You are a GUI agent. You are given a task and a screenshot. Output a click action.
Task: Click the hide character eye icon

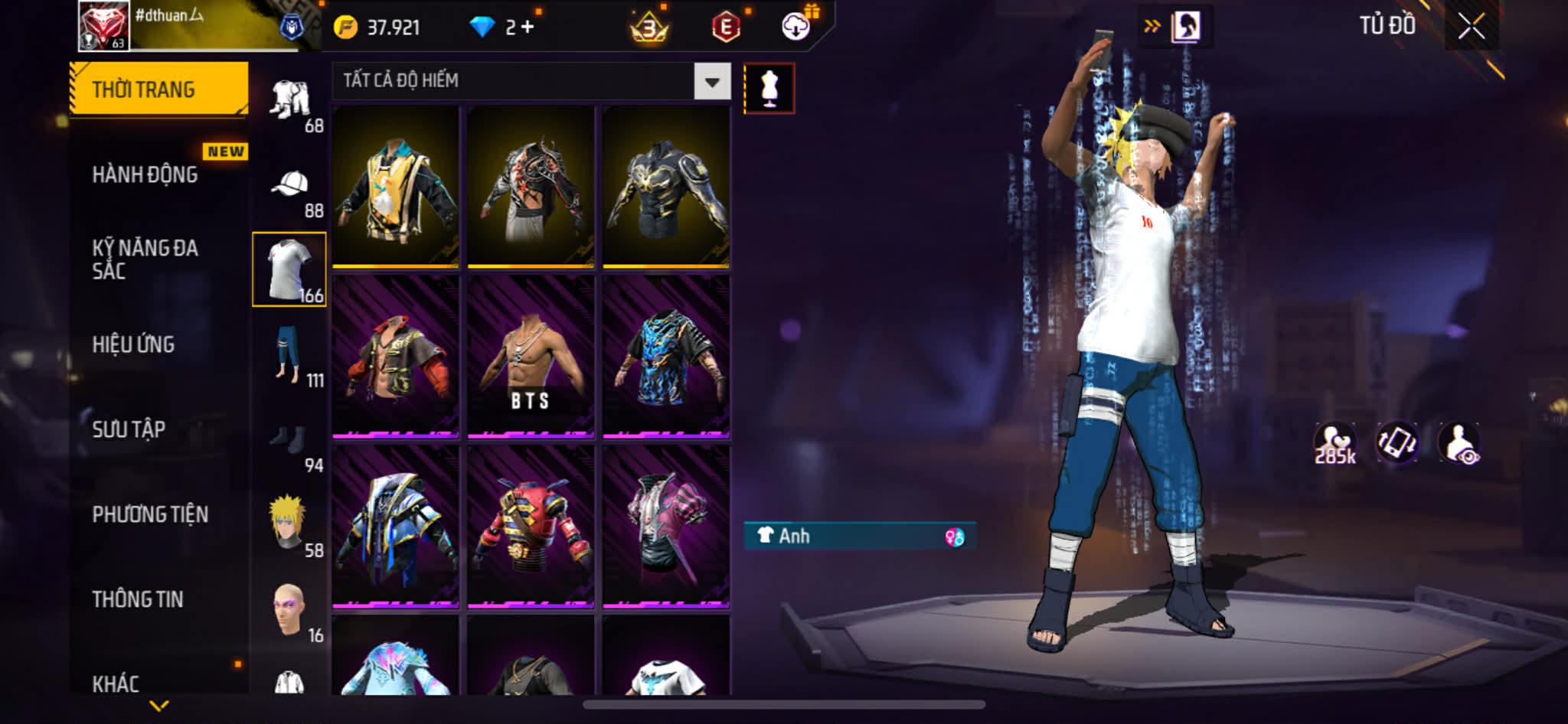[x=1459, y=443]
